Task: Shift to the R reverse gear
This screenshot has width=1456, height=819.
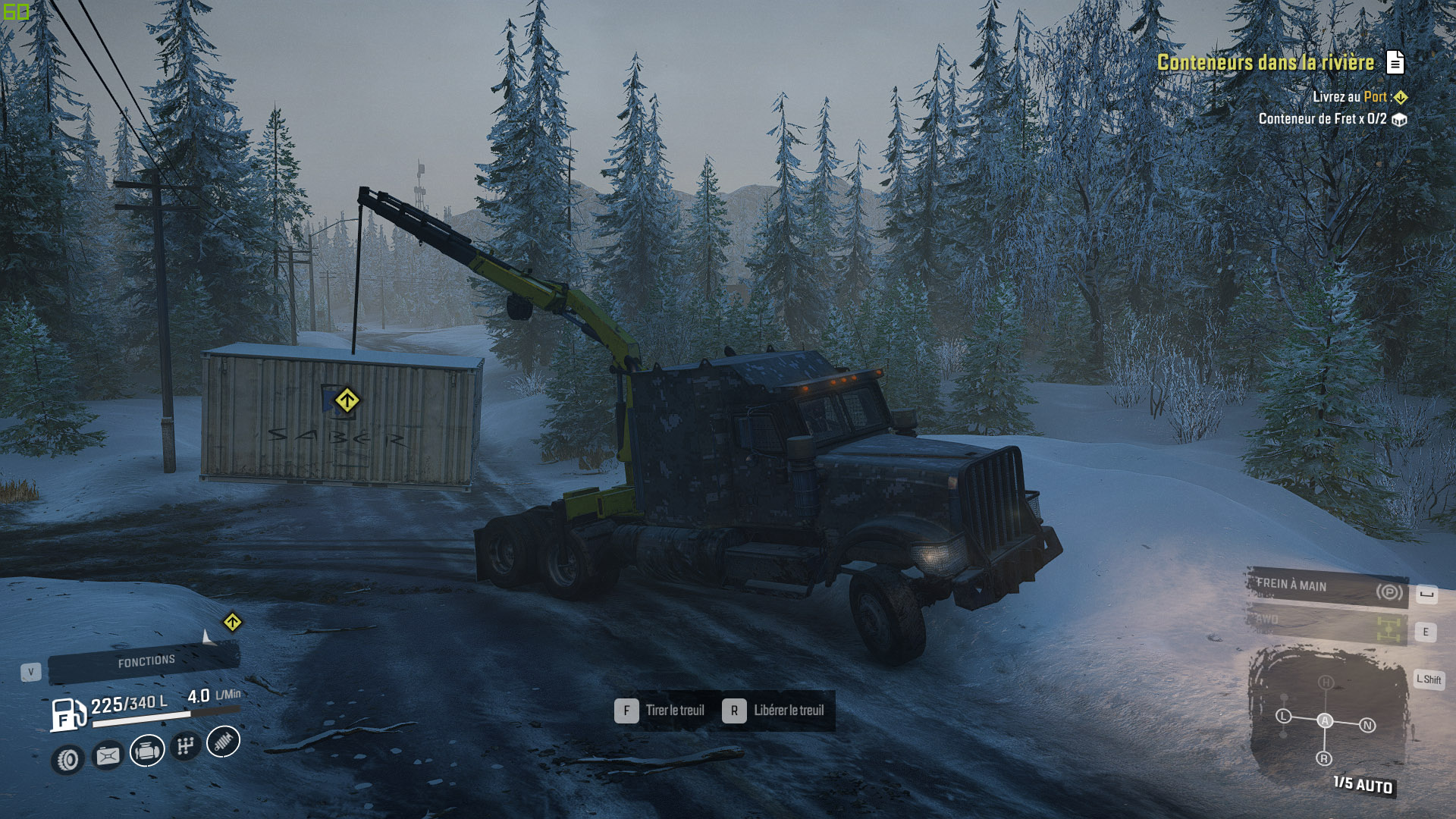Action: (1324, 758)
